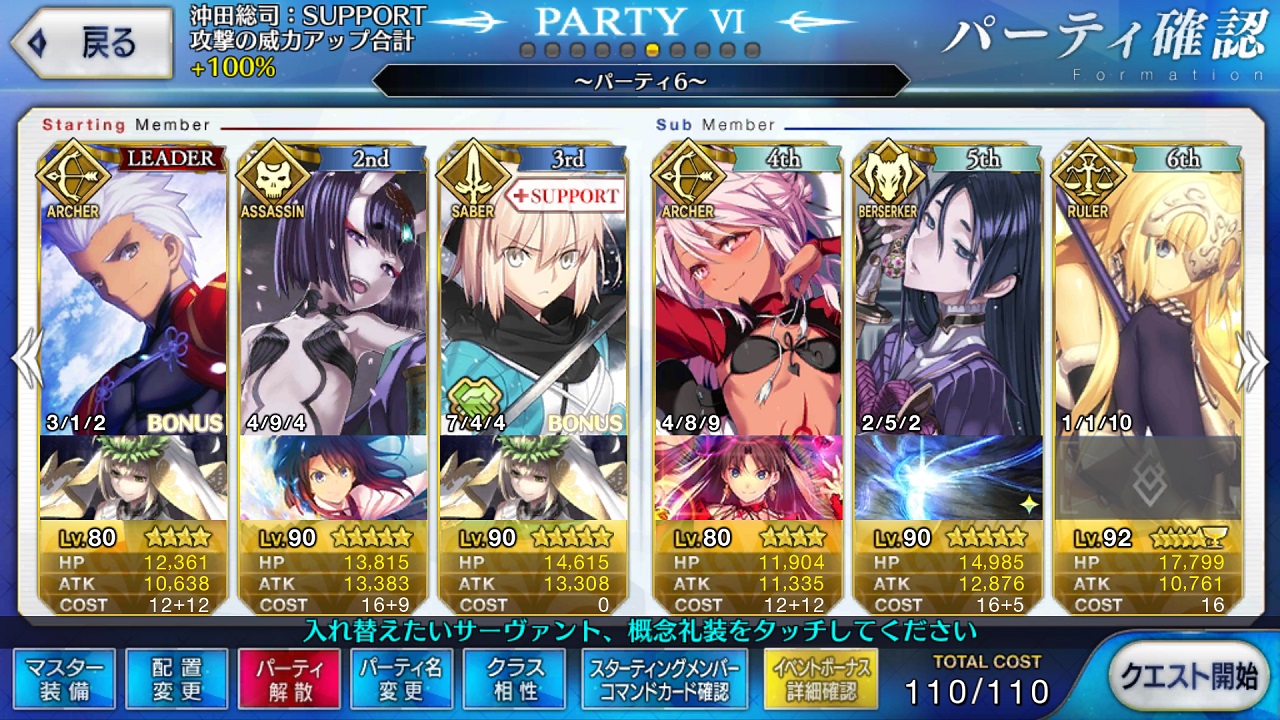Select the 6th slot Ruler servant

click(x=1148, y=290)
